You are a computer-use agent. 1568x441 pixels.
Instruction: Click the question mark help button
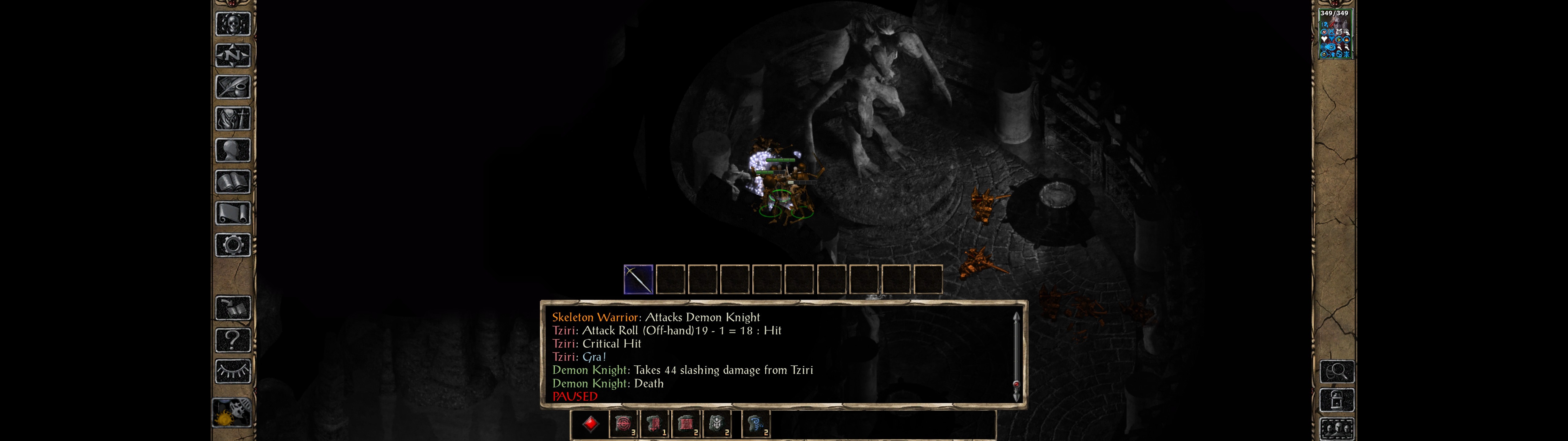click(233, 340)
